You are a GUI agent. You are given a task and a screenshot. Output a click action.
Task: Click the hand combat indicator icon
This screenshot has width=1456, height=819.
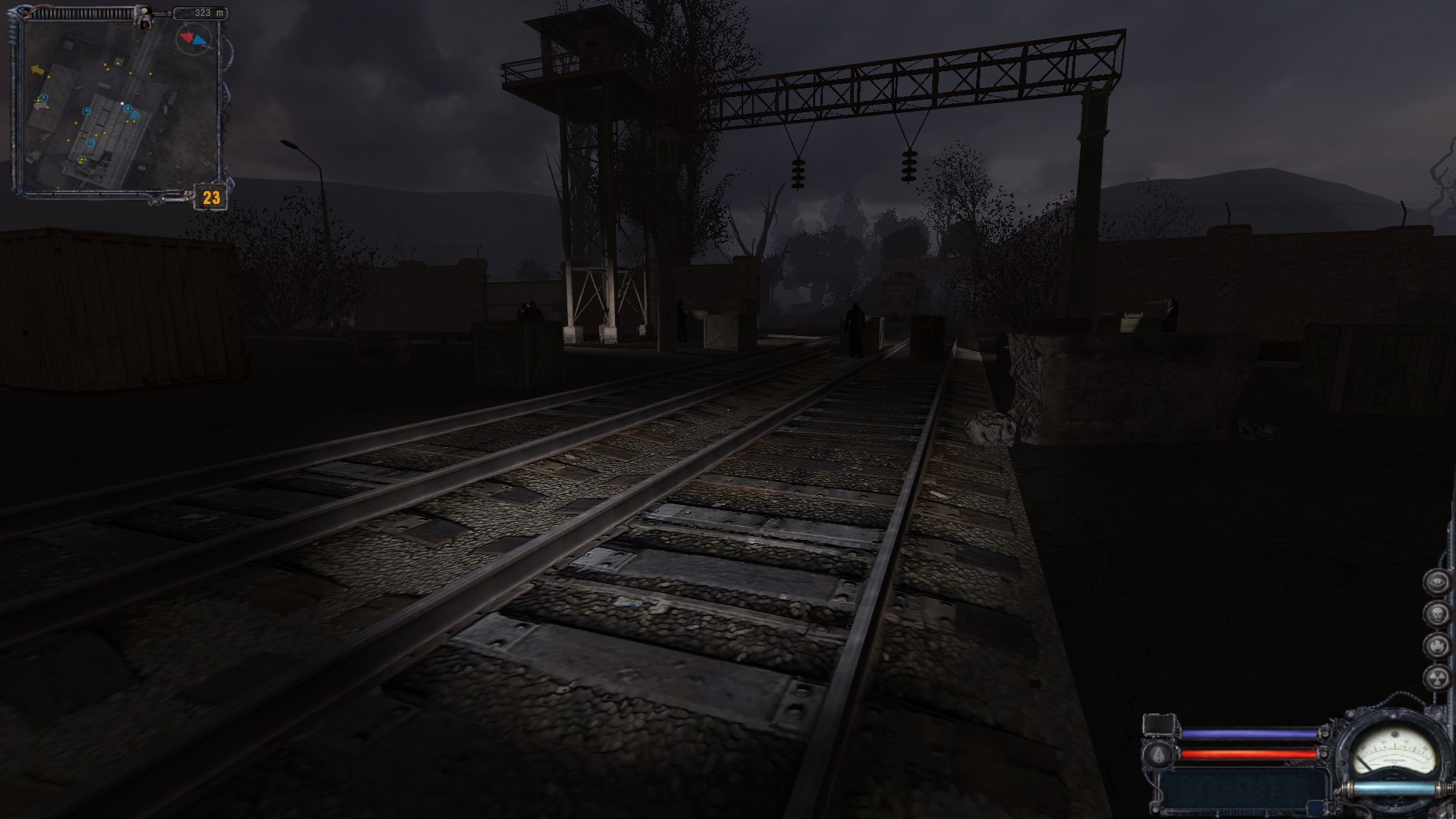click(x=1436, y=645)
